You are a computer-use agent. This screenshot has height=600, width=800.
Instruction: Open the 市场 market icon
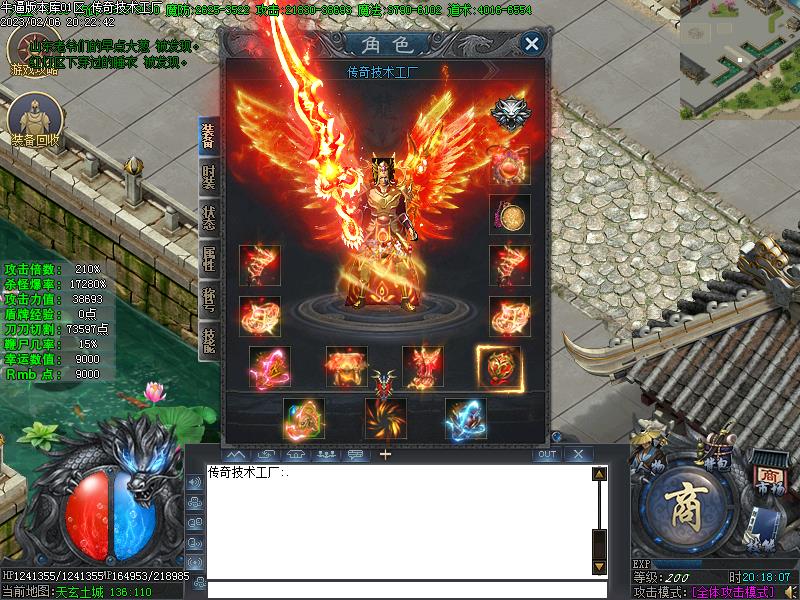coord(768,478)
